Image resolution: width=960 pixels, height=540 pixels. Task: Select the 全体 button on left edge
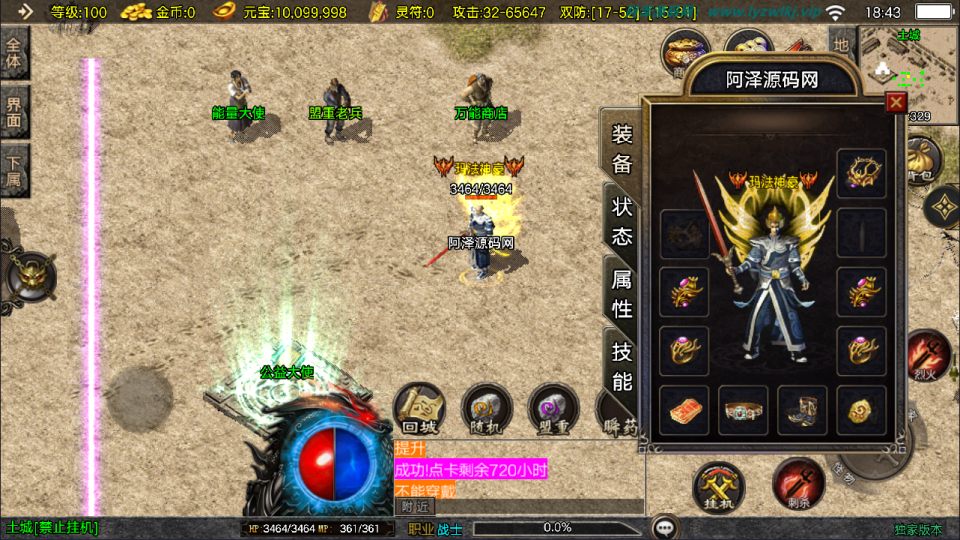point(15,52)
